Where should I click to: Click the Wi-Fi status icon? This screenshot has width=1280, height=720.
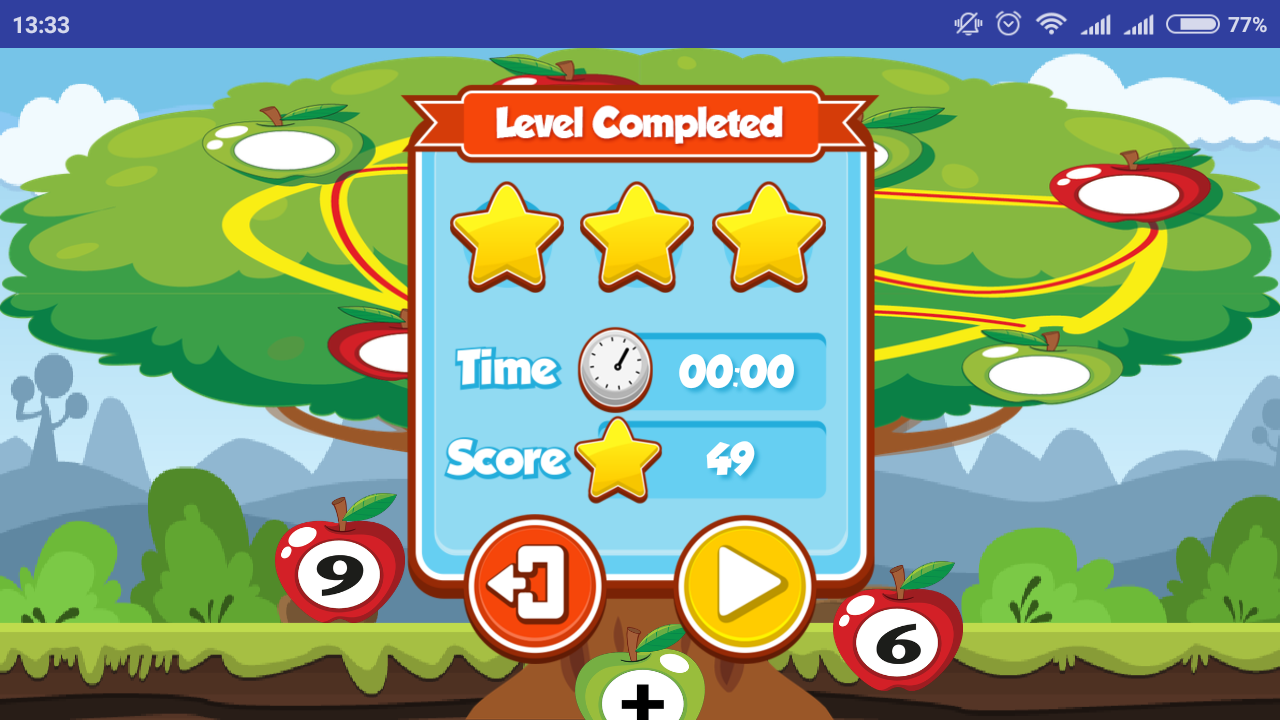tap(1050, 25)
